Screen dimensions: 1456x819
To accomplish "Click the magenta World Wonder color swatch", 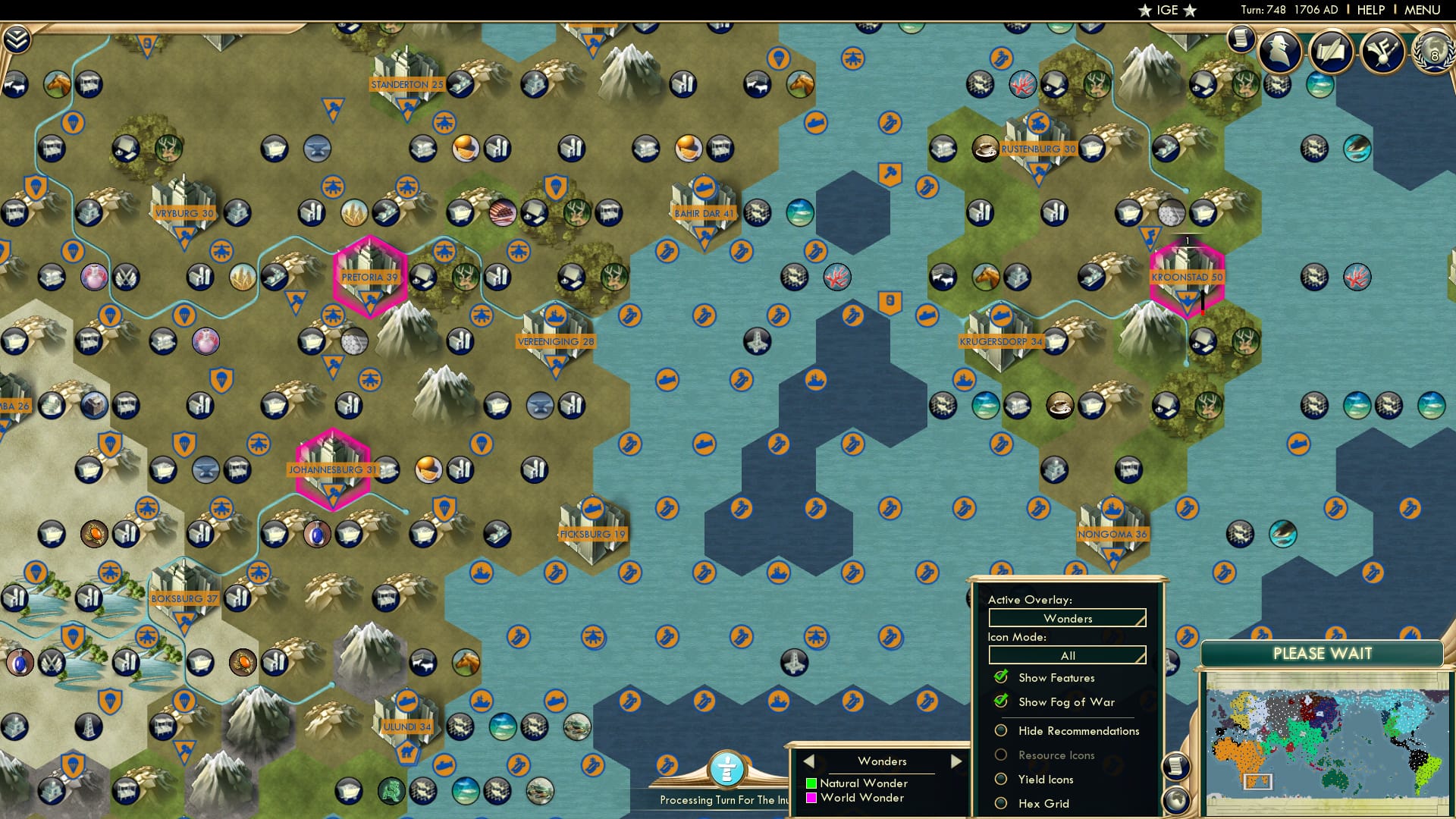I will (813, 798).
